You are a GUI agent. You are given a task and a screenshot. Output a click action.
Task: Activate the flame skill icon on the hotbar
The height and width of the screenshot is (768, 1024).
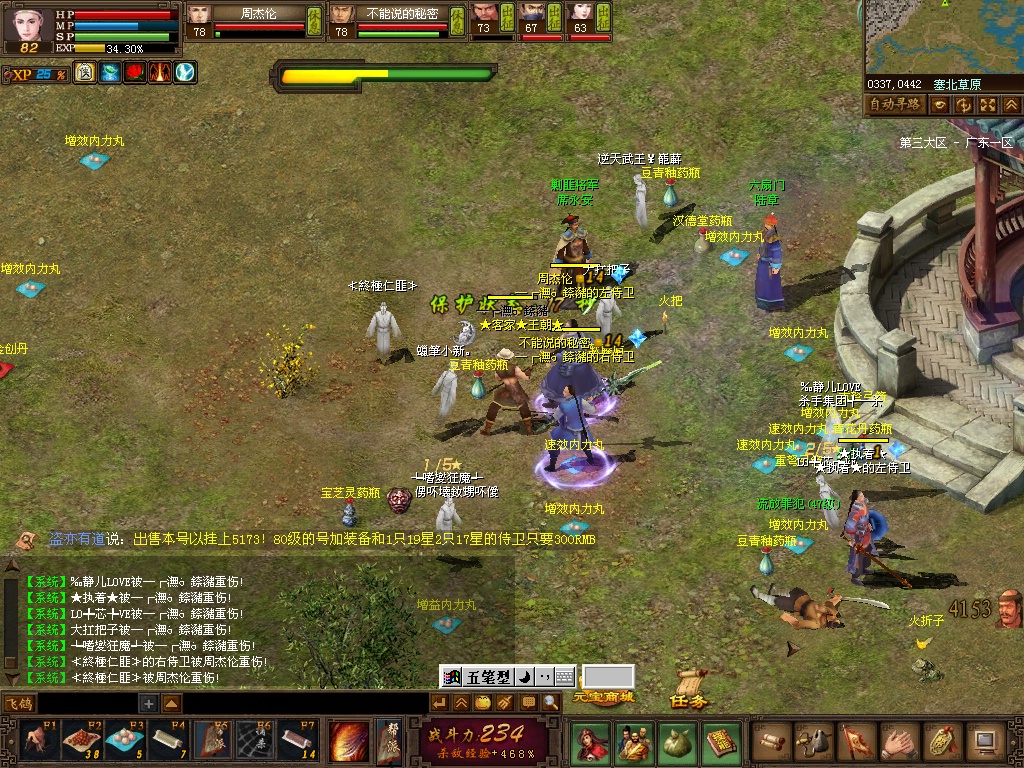point(348,741)
